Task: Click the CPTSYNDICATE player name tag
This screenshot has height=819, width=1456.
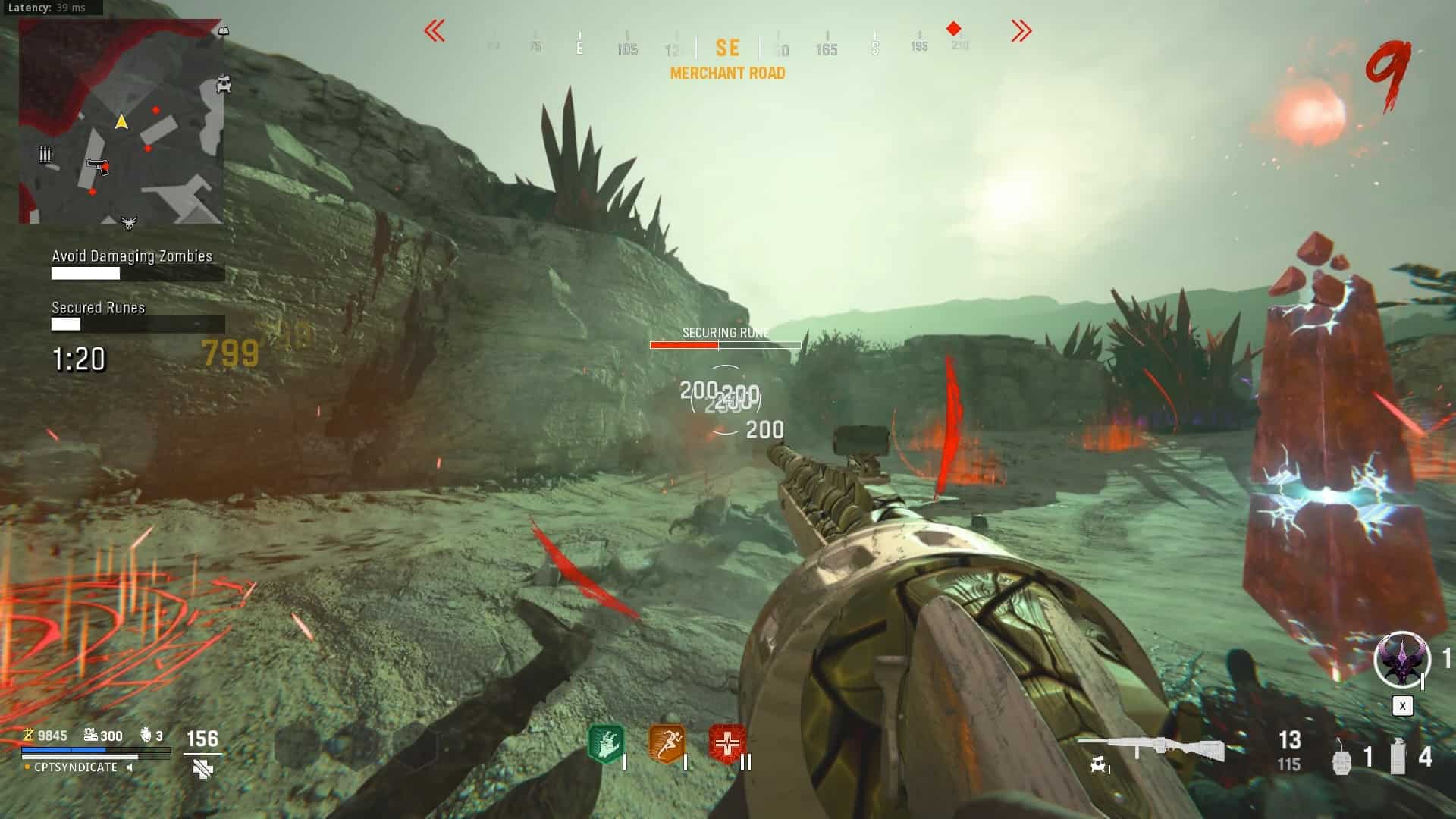Action: 76,767
